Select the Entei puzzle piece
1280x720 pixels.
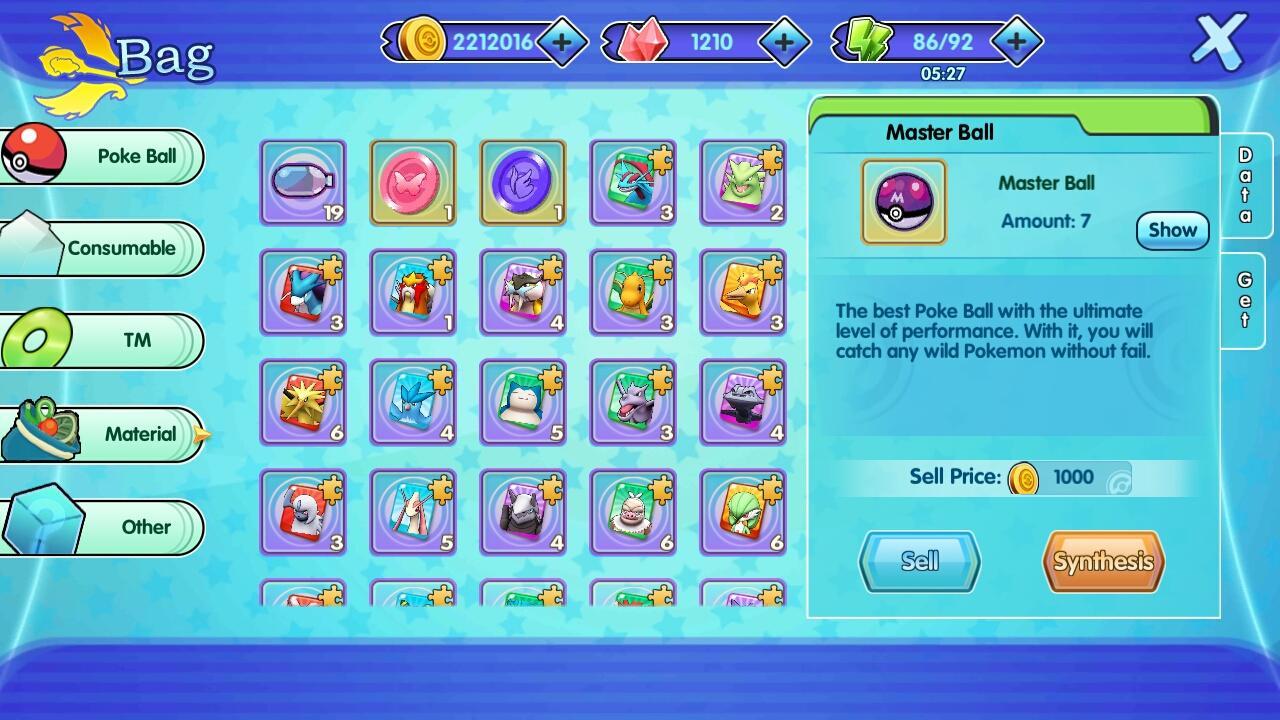[x=413, y=293]
